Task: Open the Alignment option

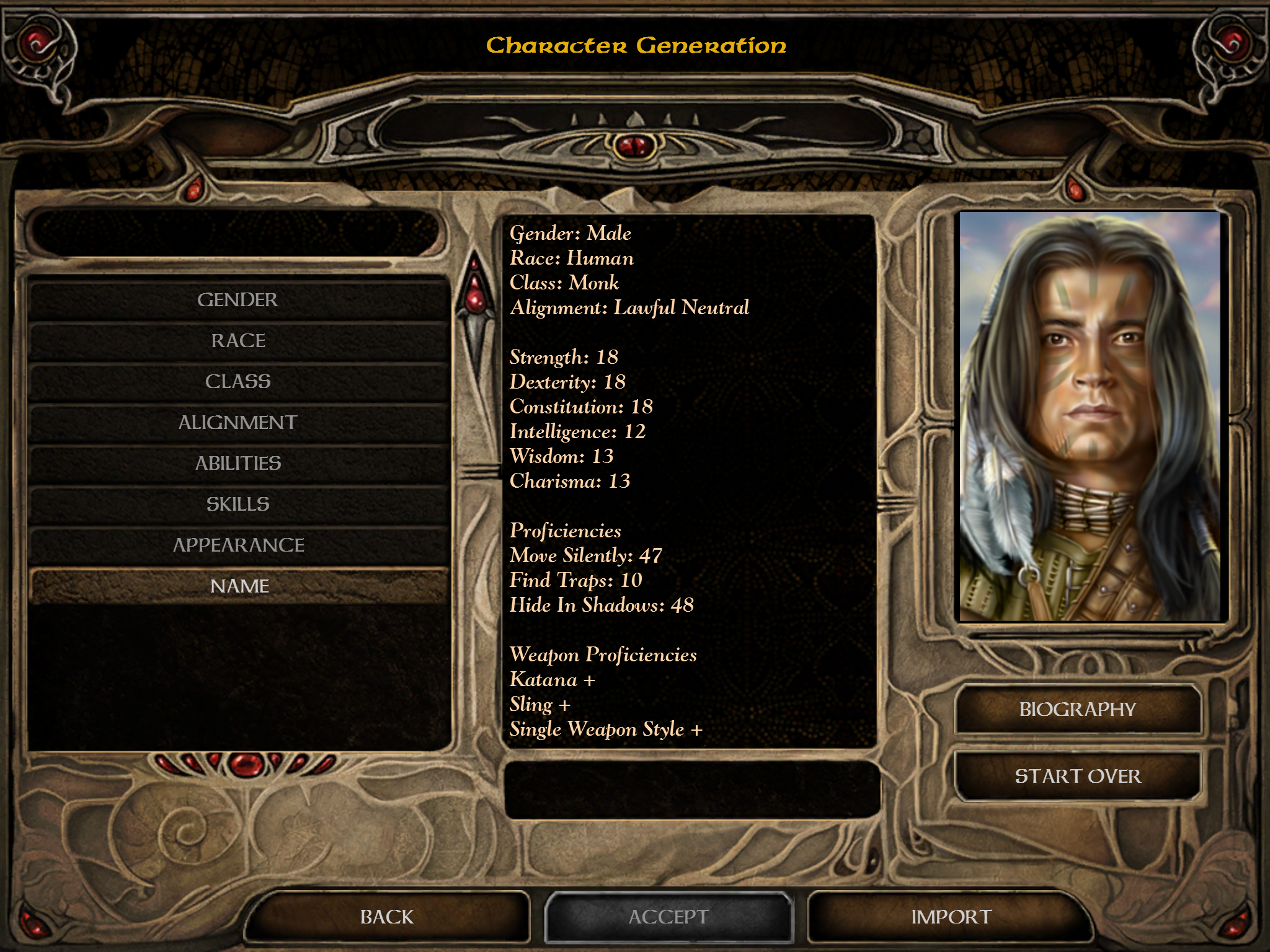Action: [x=238, y=423]
